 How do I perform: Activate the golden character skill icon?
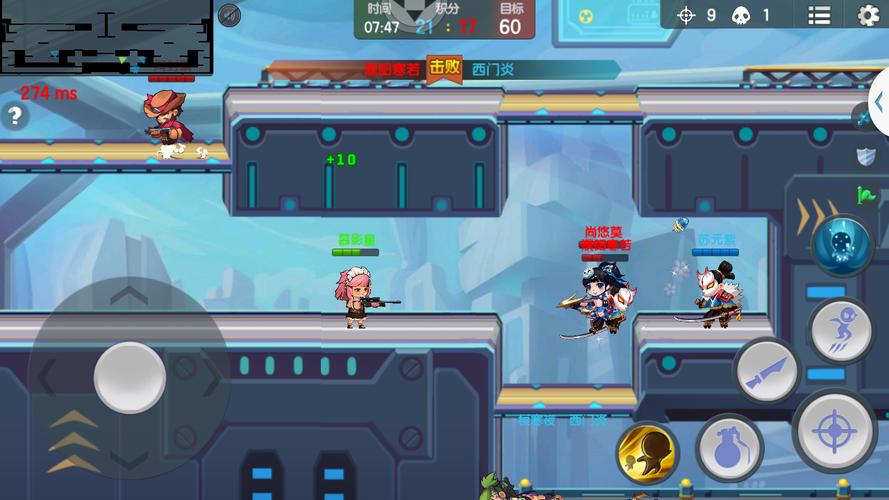point(647,452)
